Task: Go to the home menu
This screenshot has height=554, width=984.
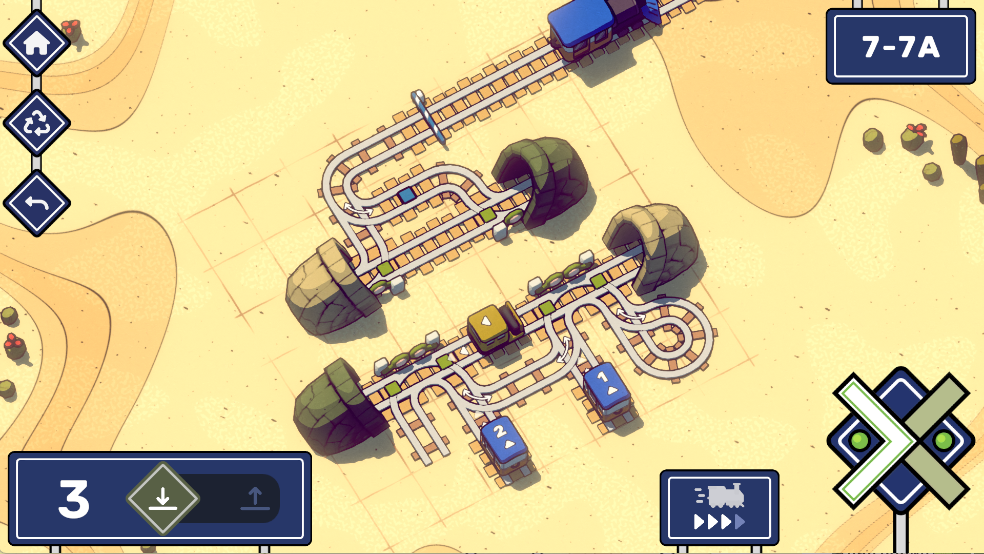Action: coord(37,43)
